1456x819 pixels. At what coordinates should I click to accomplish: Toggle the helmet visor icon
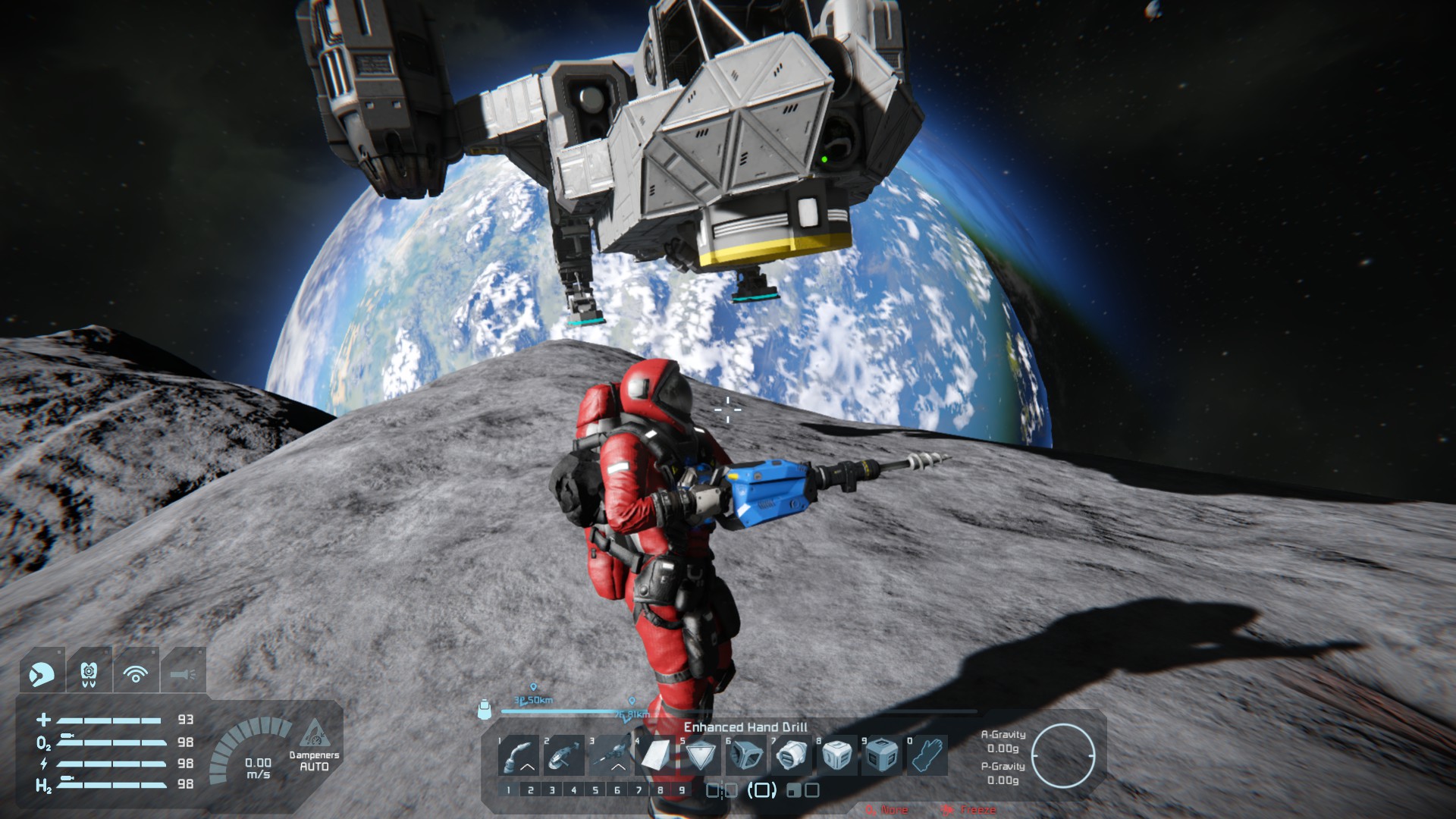41,673
